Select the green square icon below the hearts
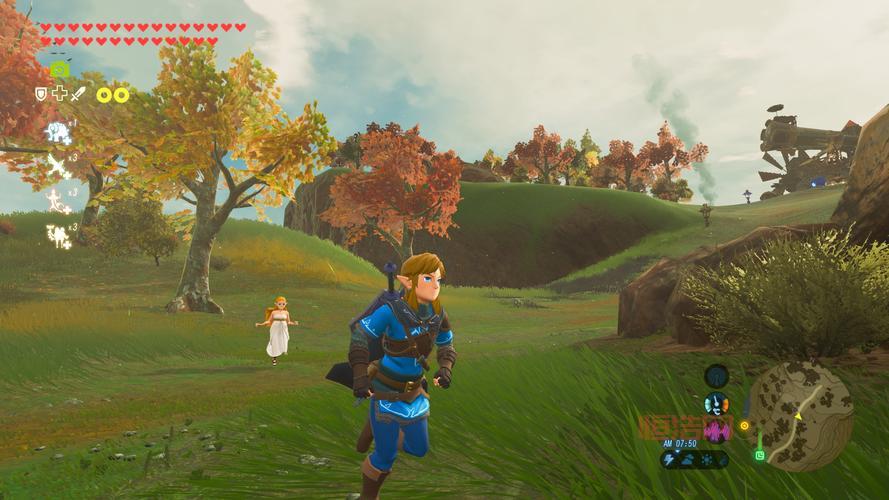 pyautogui.click(x=60, y=69)
